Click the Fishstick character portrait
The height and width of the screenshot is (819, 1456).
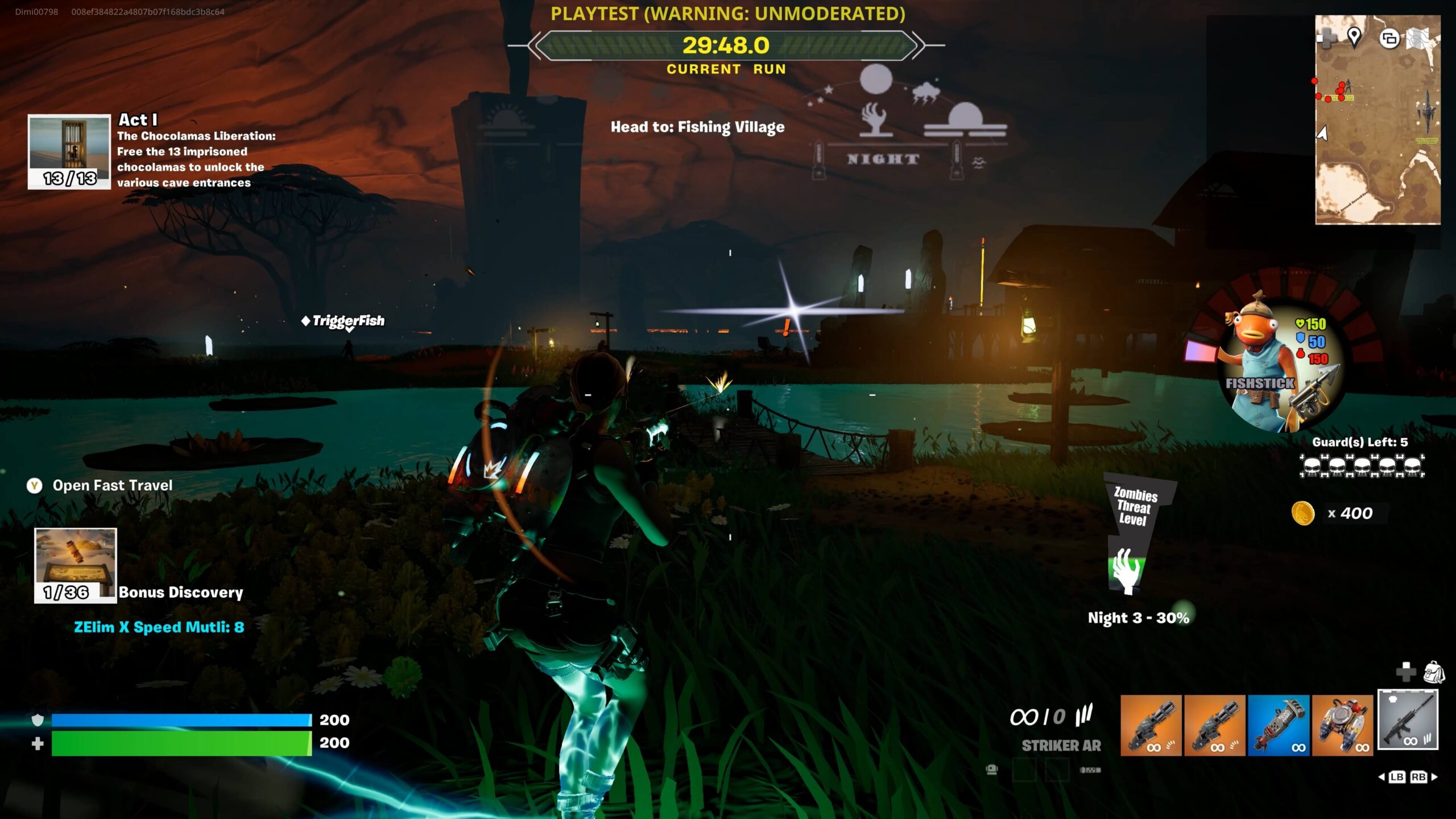pos(1268,364)
